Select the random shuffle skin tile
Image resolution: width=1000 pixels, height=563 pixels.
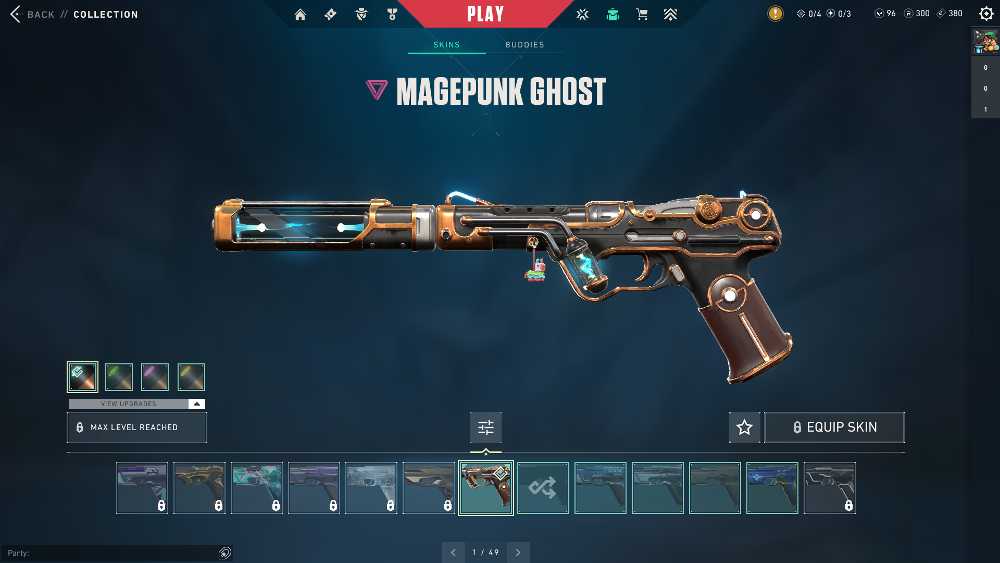pyautogui.click(x=543, y=488)
